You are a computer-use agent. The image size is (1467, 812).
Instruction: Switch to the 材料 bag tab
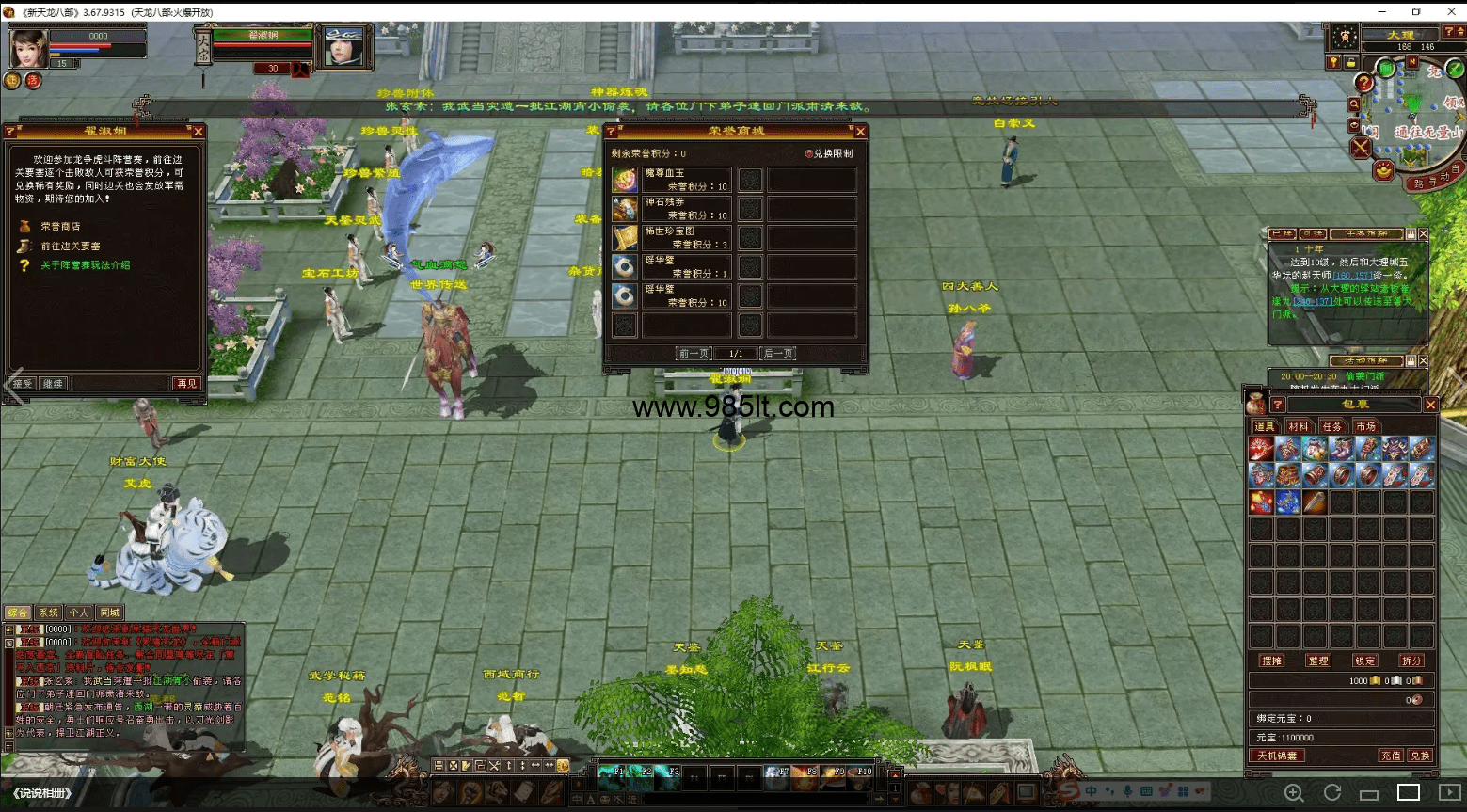click(x=1299, y=427)
